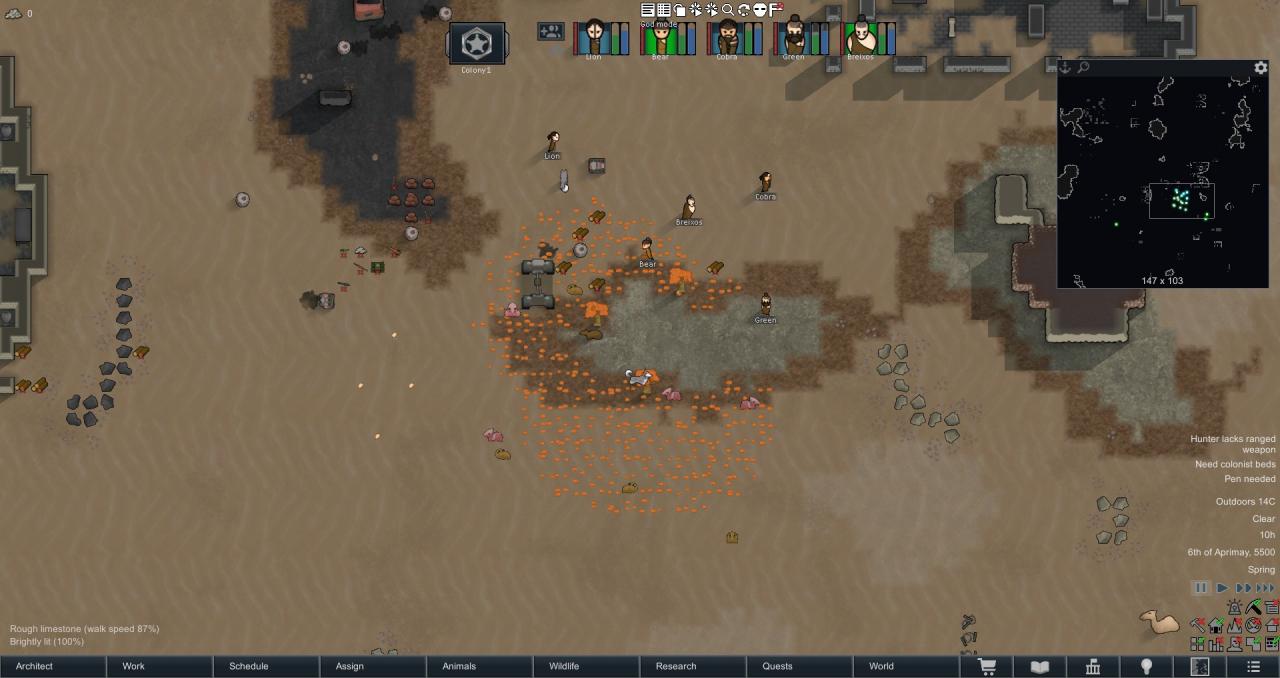Open the Architect menu
1280x678 pixels.
coord(35,666)
